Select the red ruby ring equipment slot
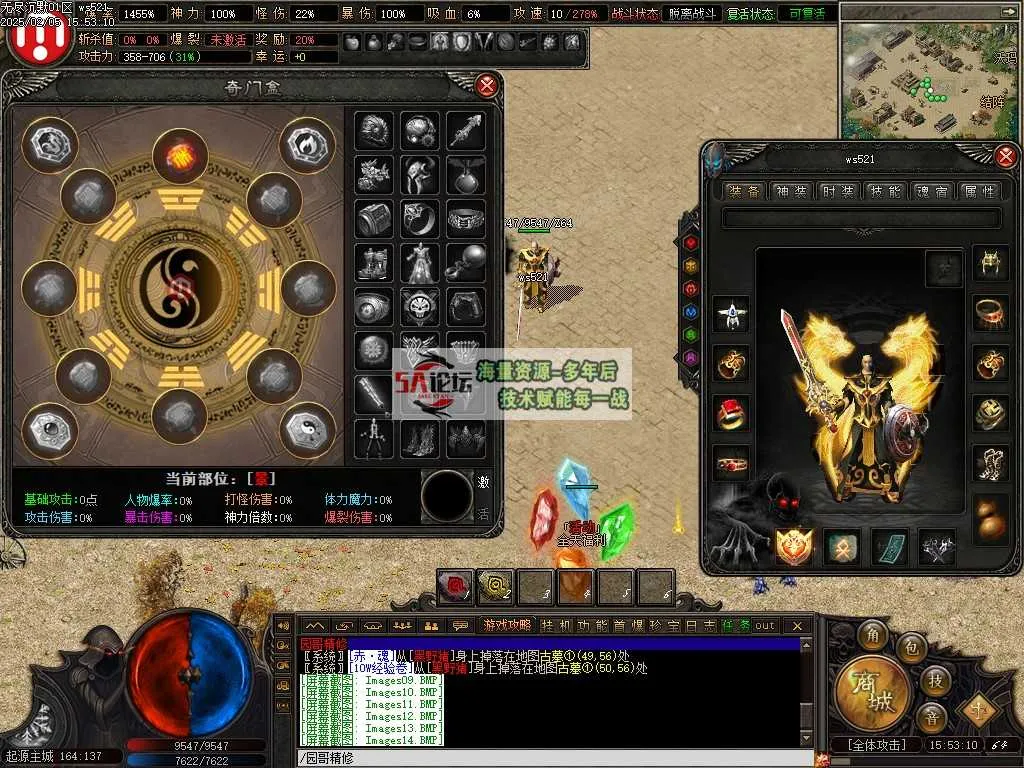This screenshot has height=768, width=1024. point(732,413)
